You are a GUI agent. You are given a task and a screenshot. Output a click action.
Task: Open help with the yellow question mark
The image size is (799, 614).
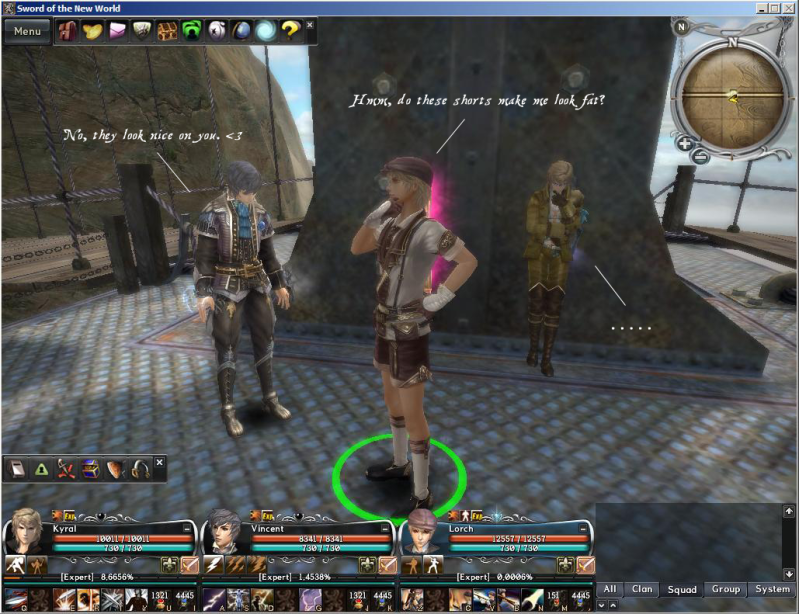point(290,31)
